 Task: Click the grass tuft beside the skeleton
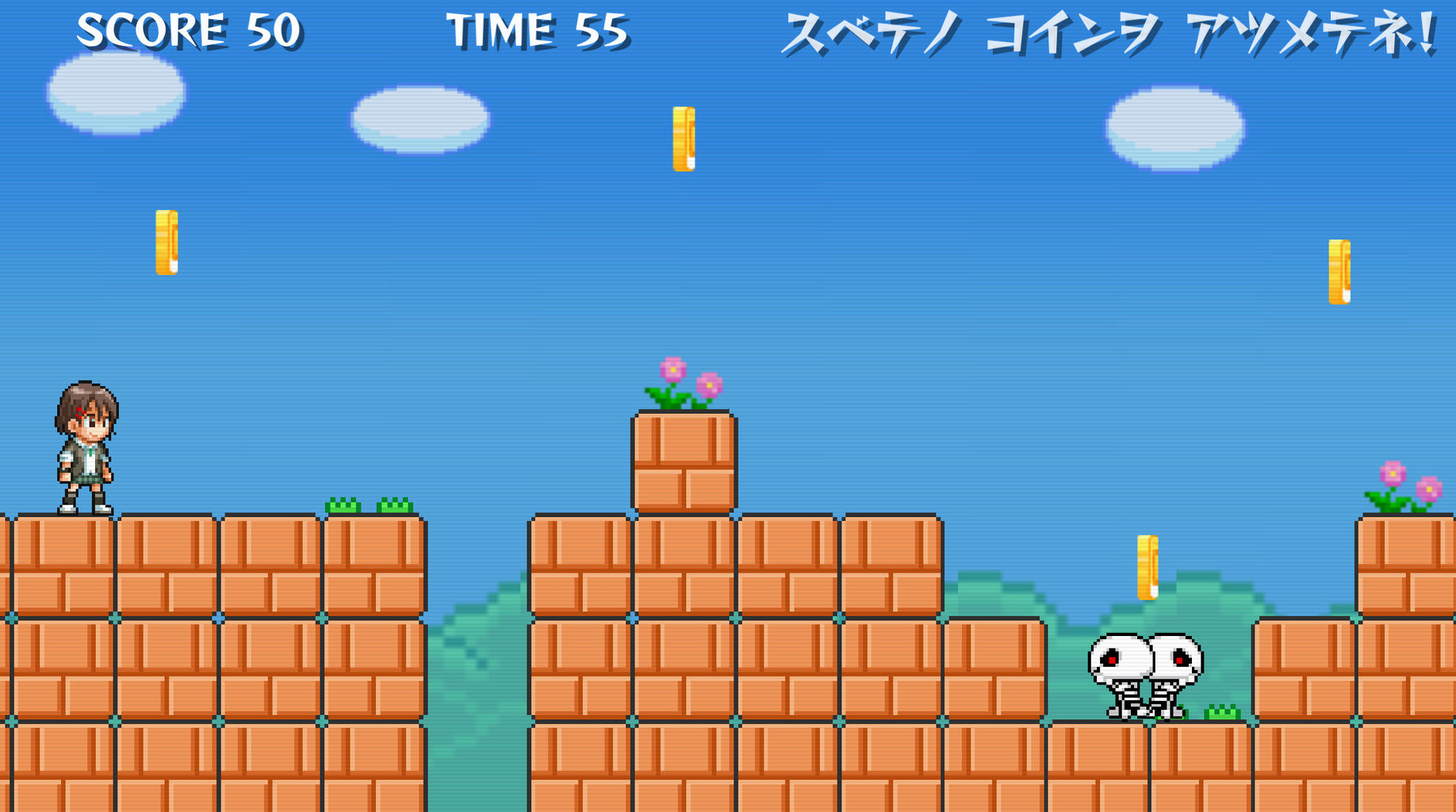click(x=1221, y=710)
